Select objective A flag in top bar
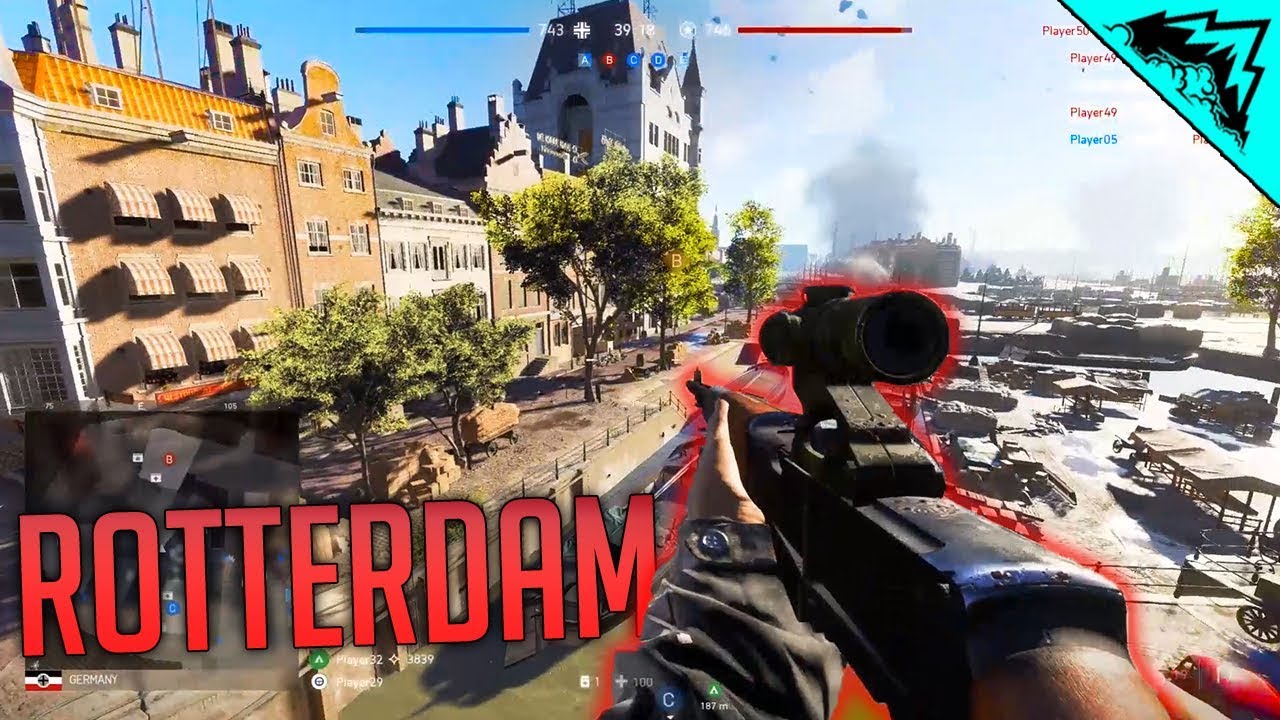Screen dimensions: 1280x720 click(585, 60)
